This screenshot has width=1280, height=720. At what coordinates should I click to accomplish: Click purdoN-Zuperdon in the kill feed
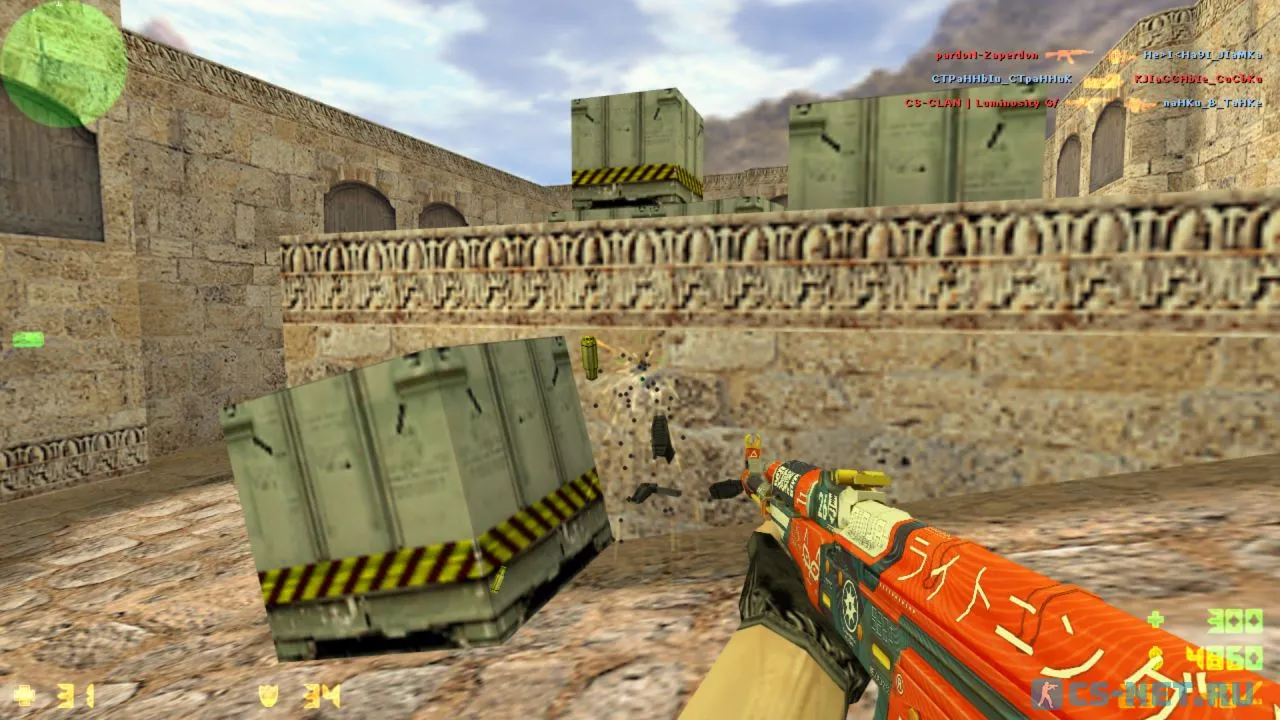tap(988, 54)
